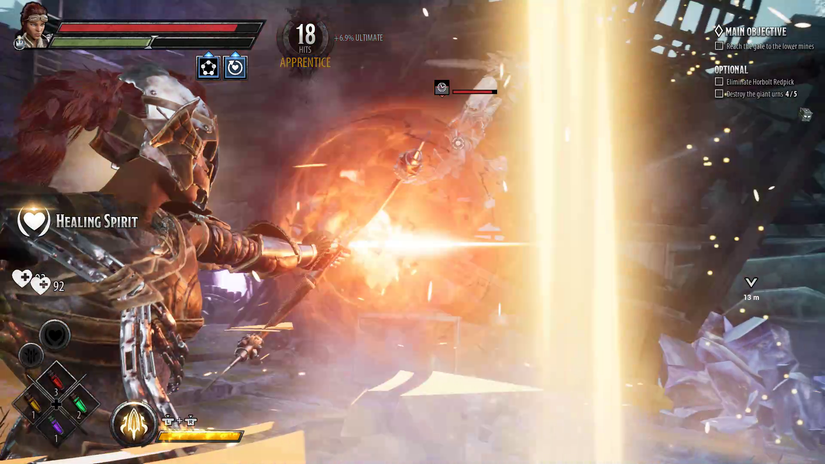Click the Healing Spirit heart icon
The width and height of the screenshot is (825, 464).
34,220
